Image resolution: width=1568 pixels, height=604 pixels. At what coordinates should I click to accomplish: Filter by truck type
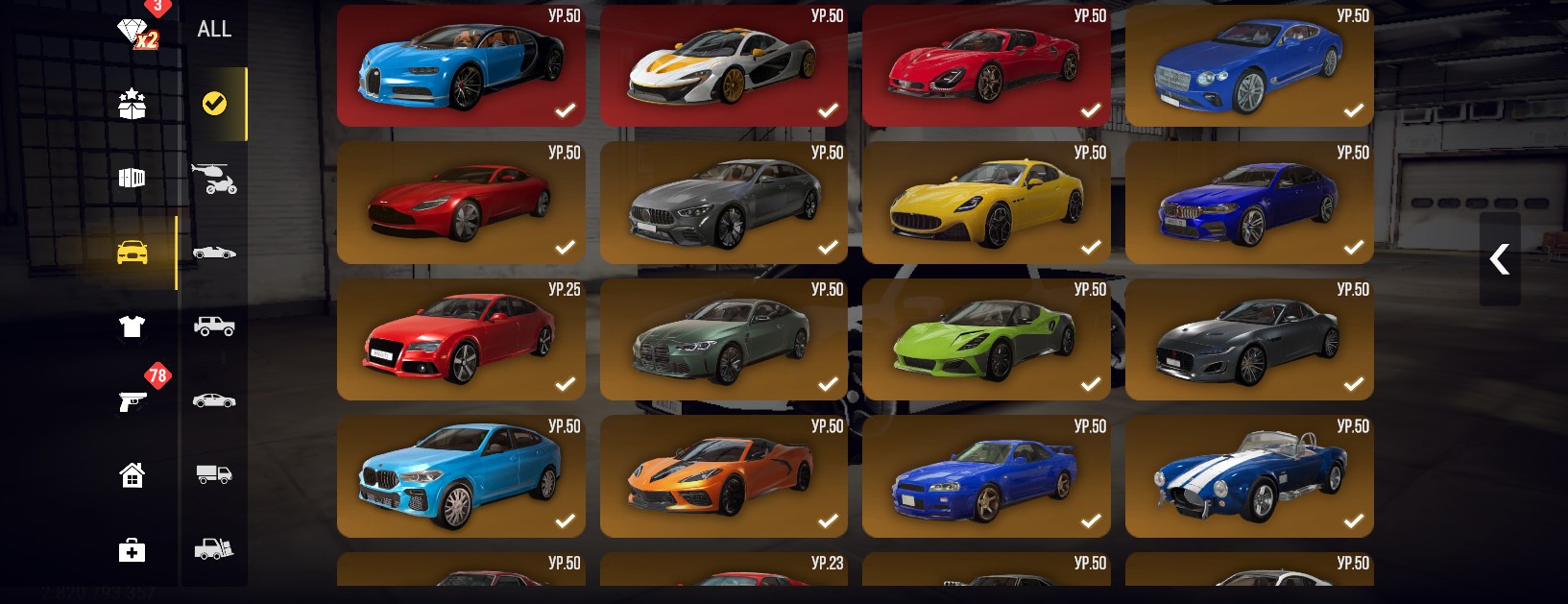coord(214,474)
